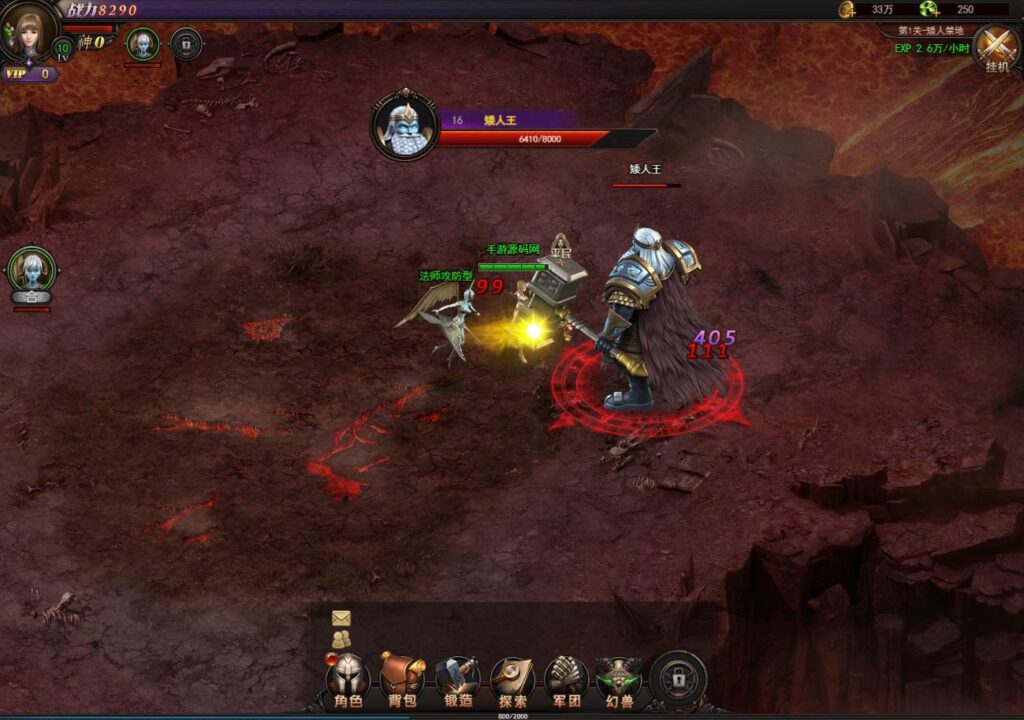
Task: Select the 矮人王 boss portrait
Action: [x=405, y=125]
